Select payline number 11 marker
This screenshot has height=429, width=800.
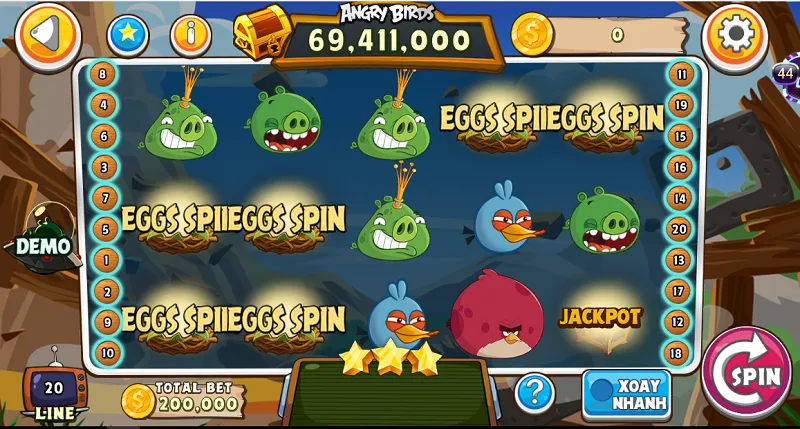pyautogui.click(x=681, y=73)
